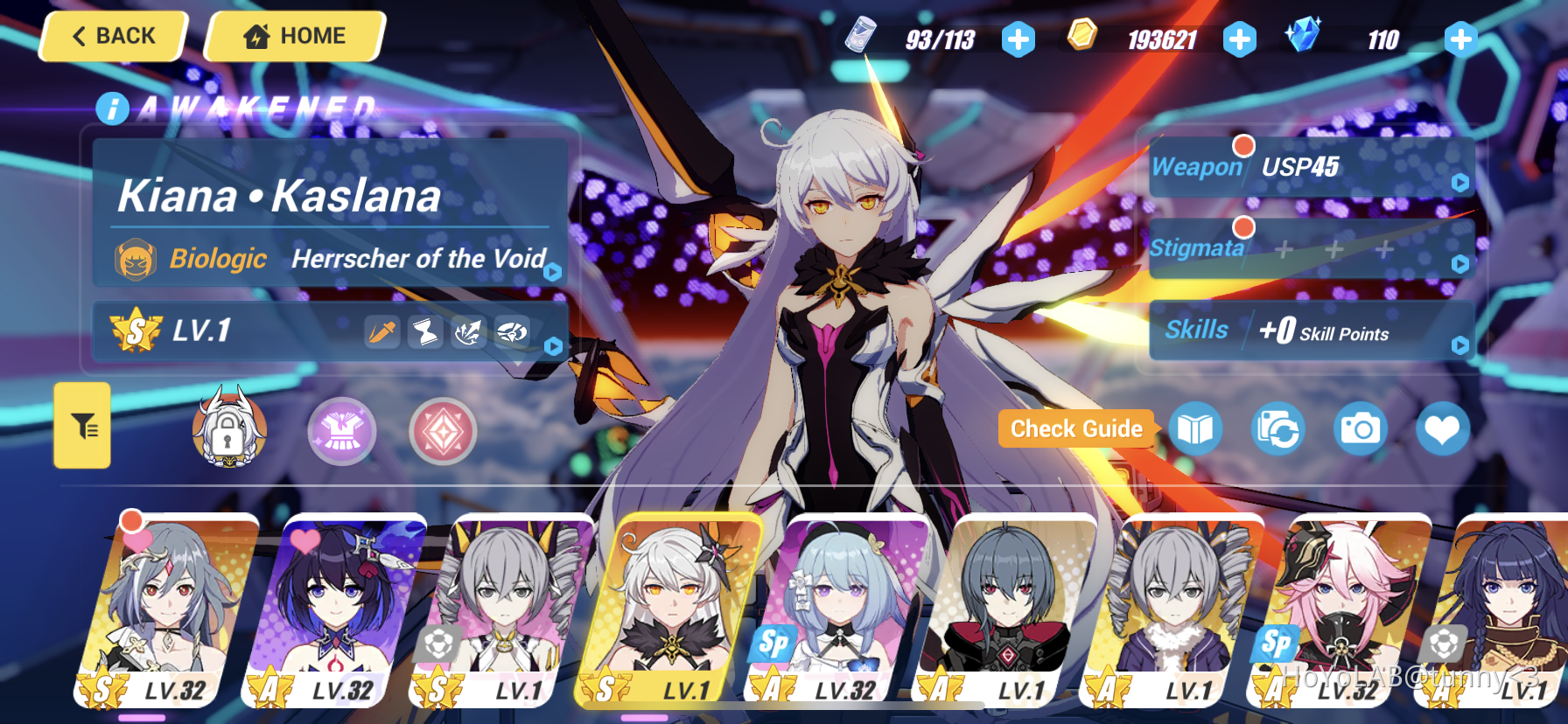The image size is (1568, 724).
Task: Select the orange dagger attribute icon
Action: [x=381, y=333]
